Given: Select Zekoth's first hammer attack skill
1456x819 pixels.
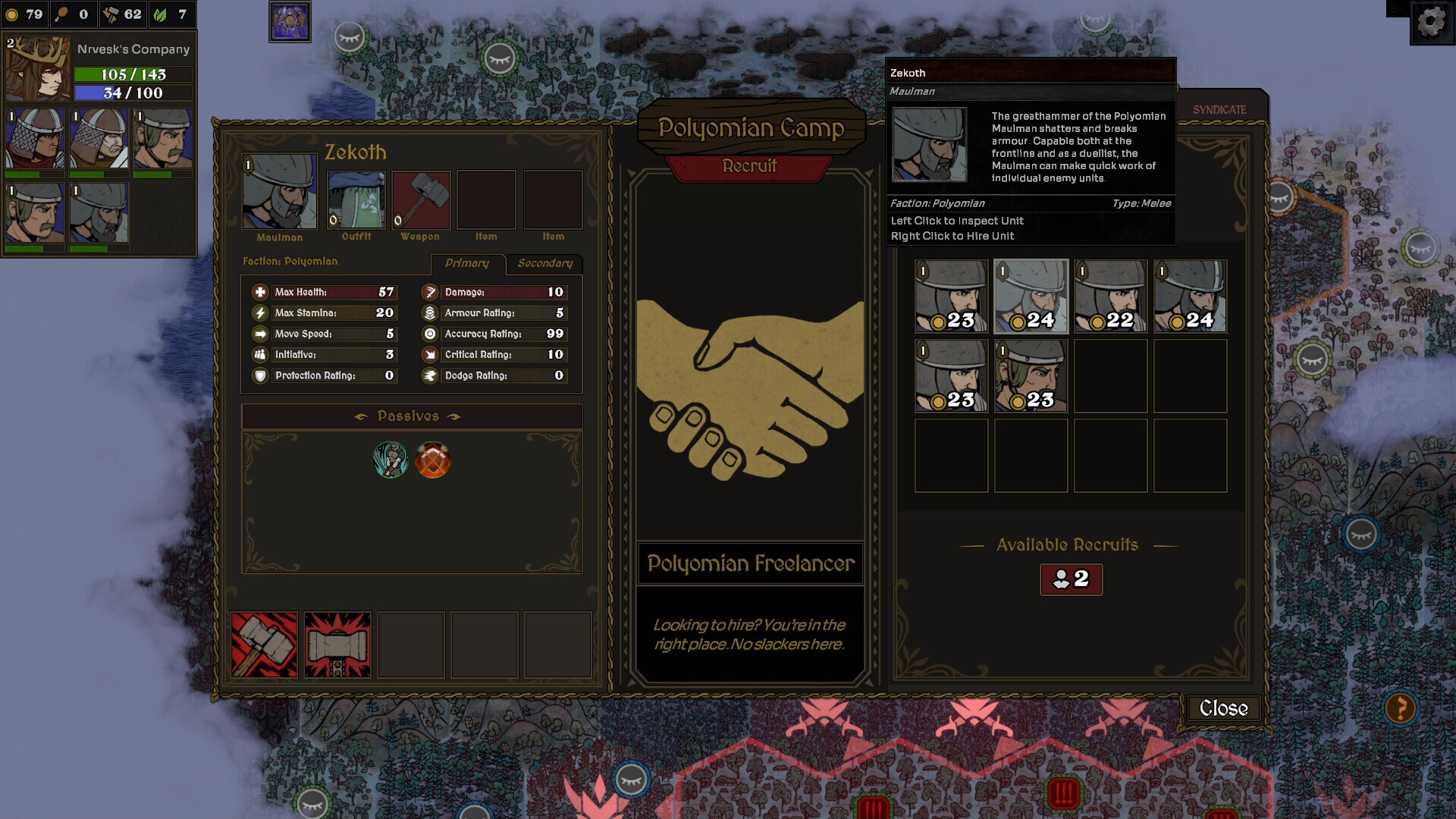Looking at the screenshot, I should click(265, 644).
